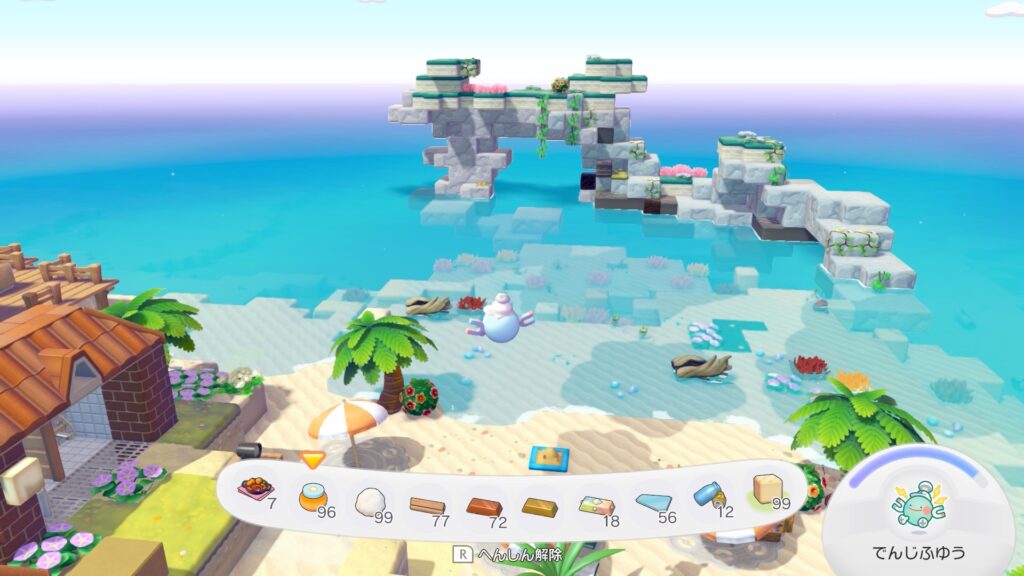Select the food dish hotbar slot
The image size is (1024, 576).
click(256, 490)
